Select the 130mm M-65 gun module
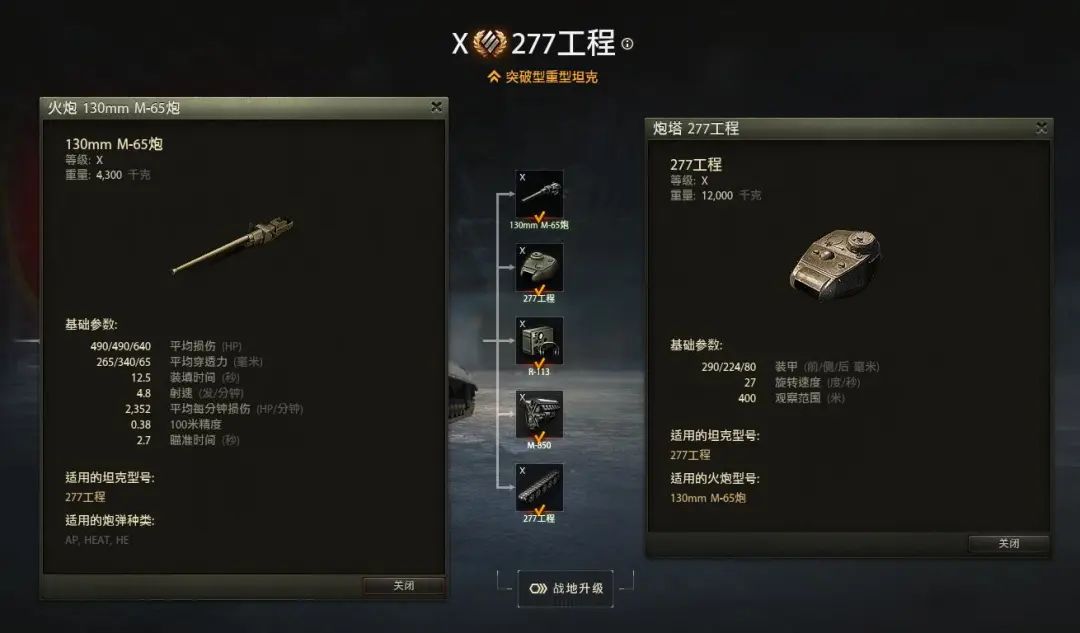The image size is (1080, 633). [539, 195]
